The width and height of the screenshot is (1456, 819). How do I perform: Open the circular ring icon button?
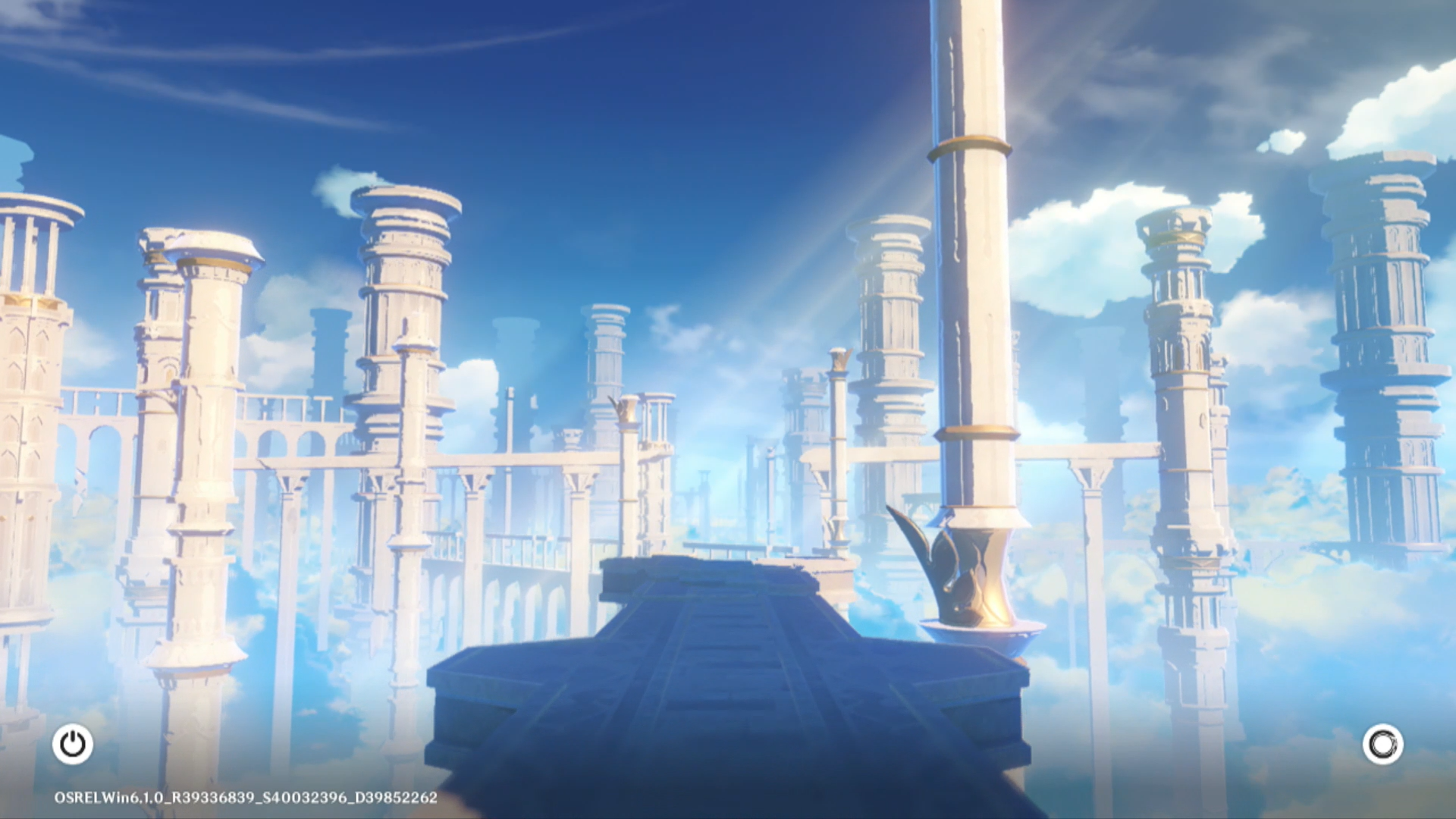pos(1382,744)
